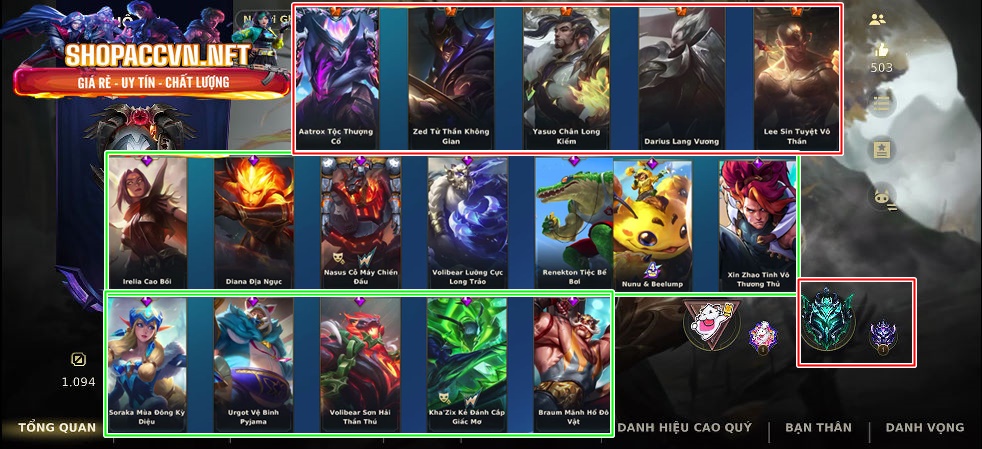
Task: Show the Danh Vọng tab
Action: tap(925, 428)
